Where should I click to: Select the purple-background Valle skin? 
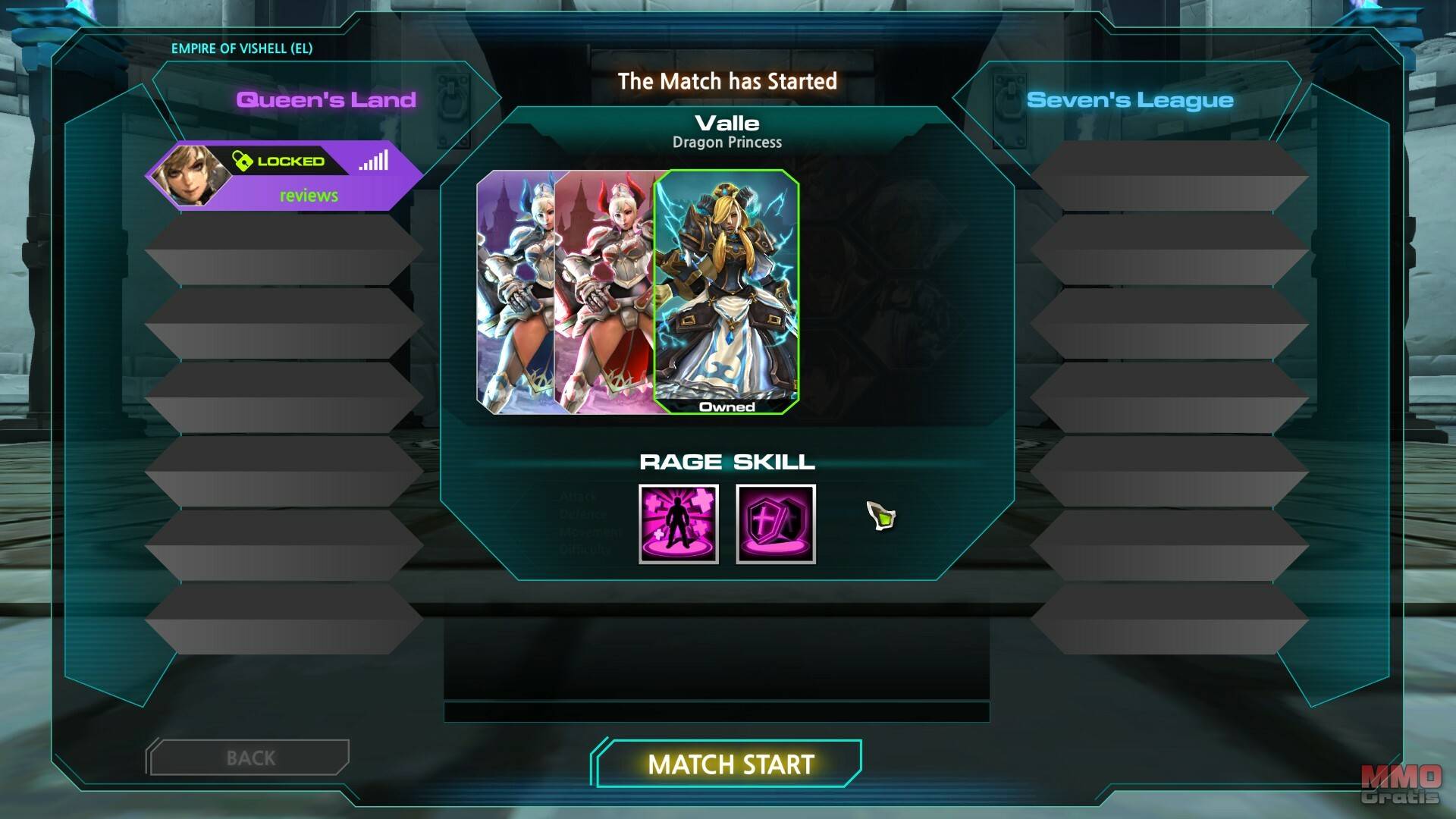(x=514, y=292)
